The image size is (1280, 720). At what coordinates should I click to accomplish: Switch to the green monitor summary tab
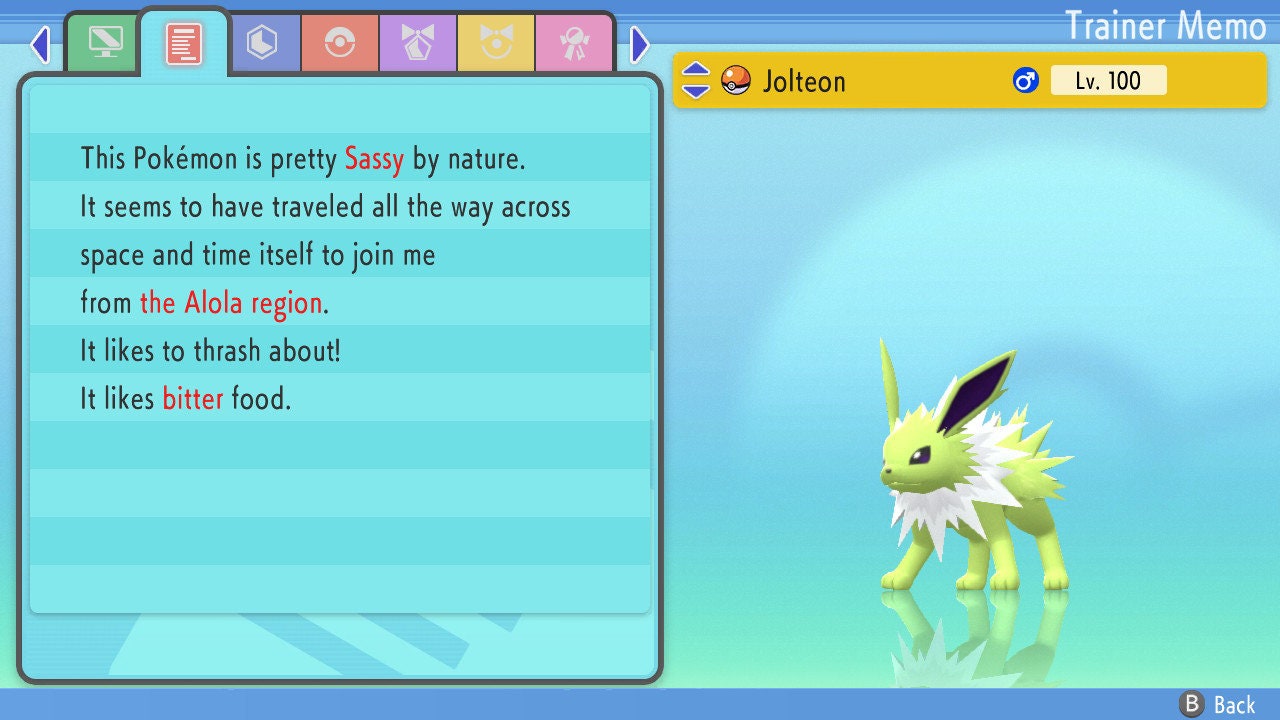pos(105,43)
